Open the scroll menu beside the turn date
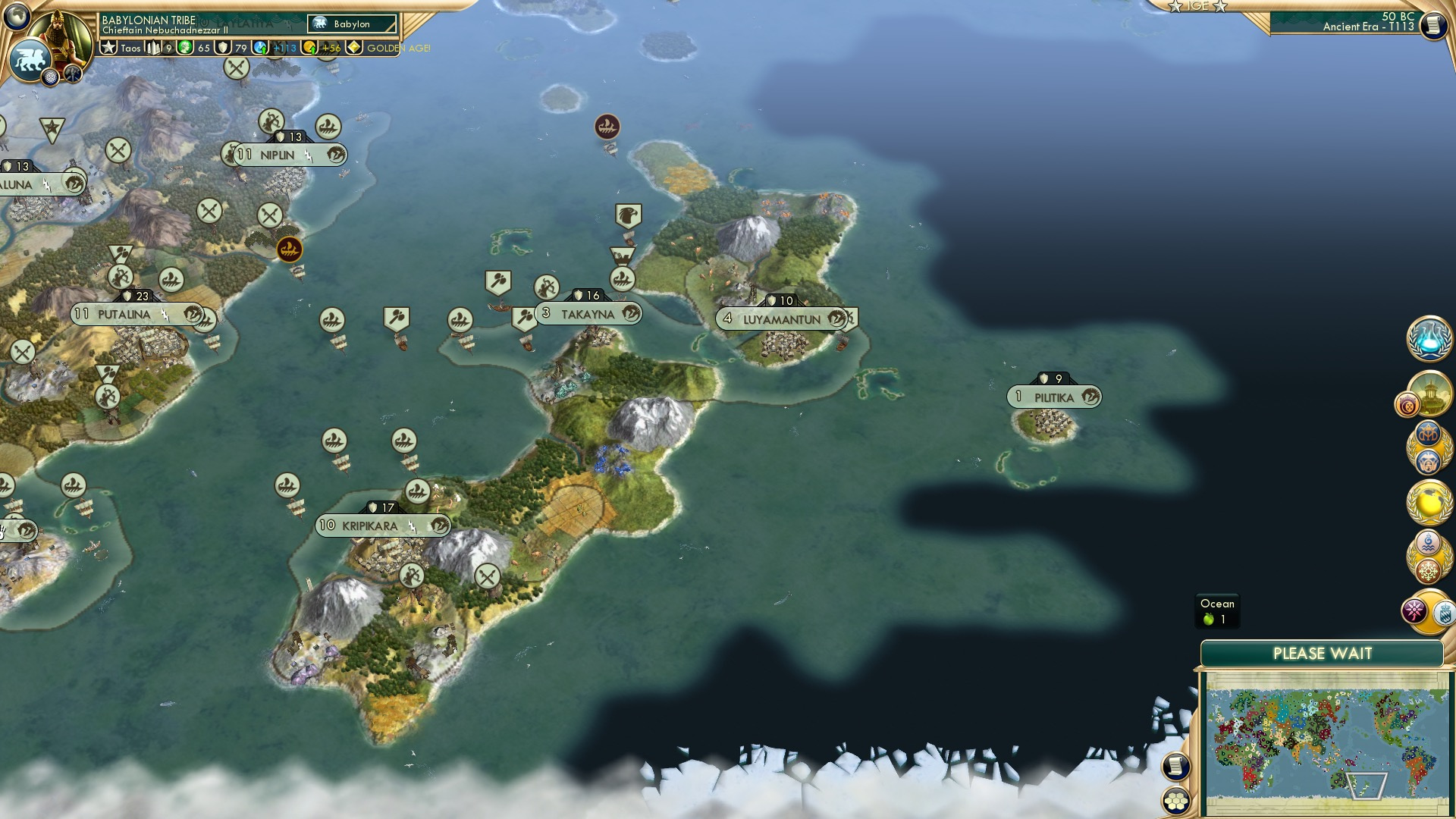1456x819 pixels. pos(1433,25)
